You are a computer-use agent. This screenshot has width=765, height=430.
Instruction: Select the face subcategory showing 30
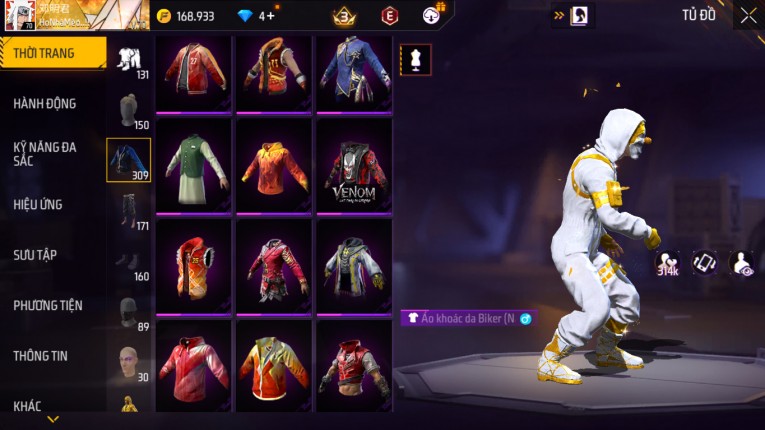[x=129, y=362]
